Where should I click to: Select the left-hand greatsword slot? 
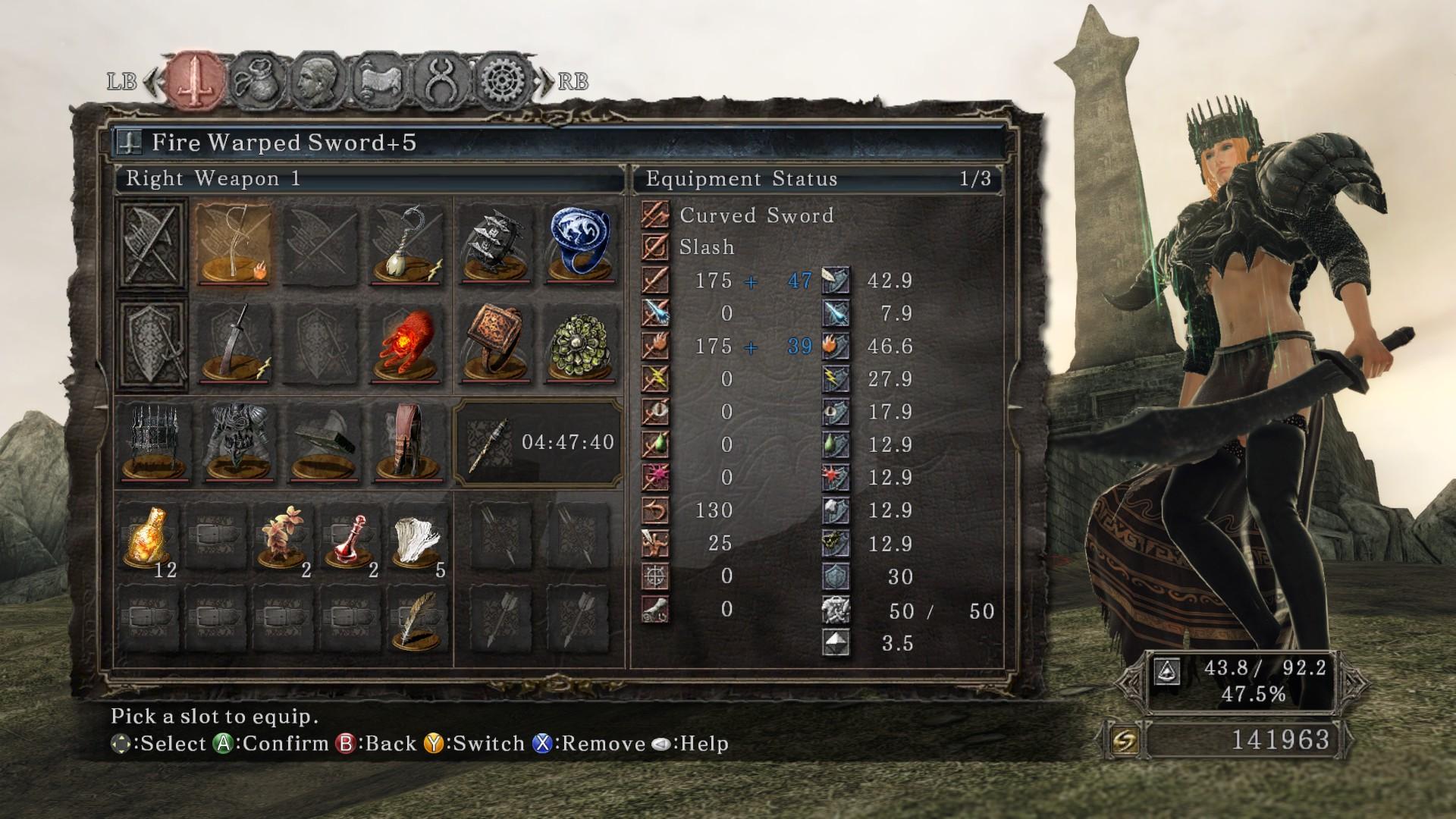(x=235, y=343)
